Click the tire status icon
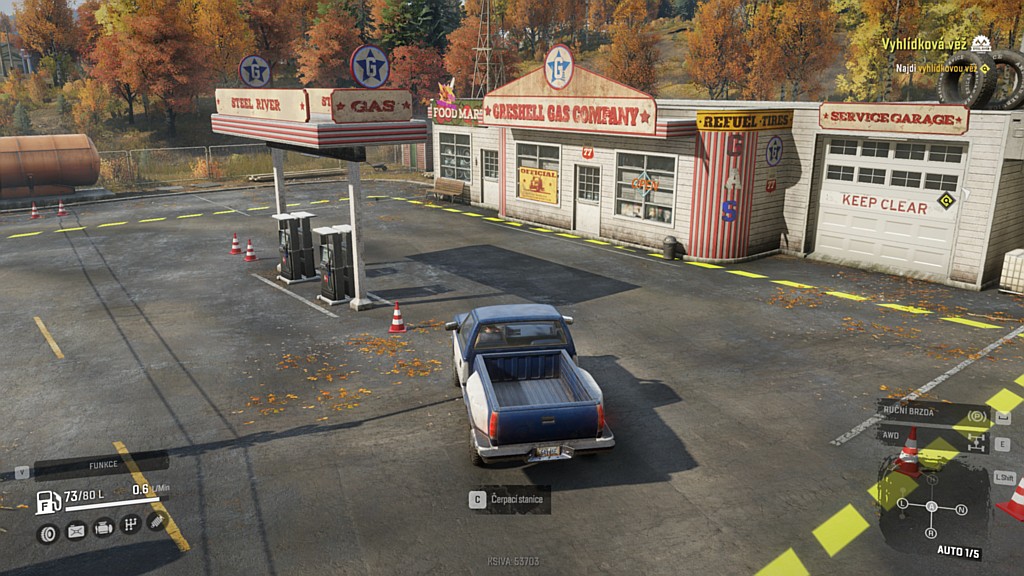This screenshot has width=1024, height=576. point(47,533)
